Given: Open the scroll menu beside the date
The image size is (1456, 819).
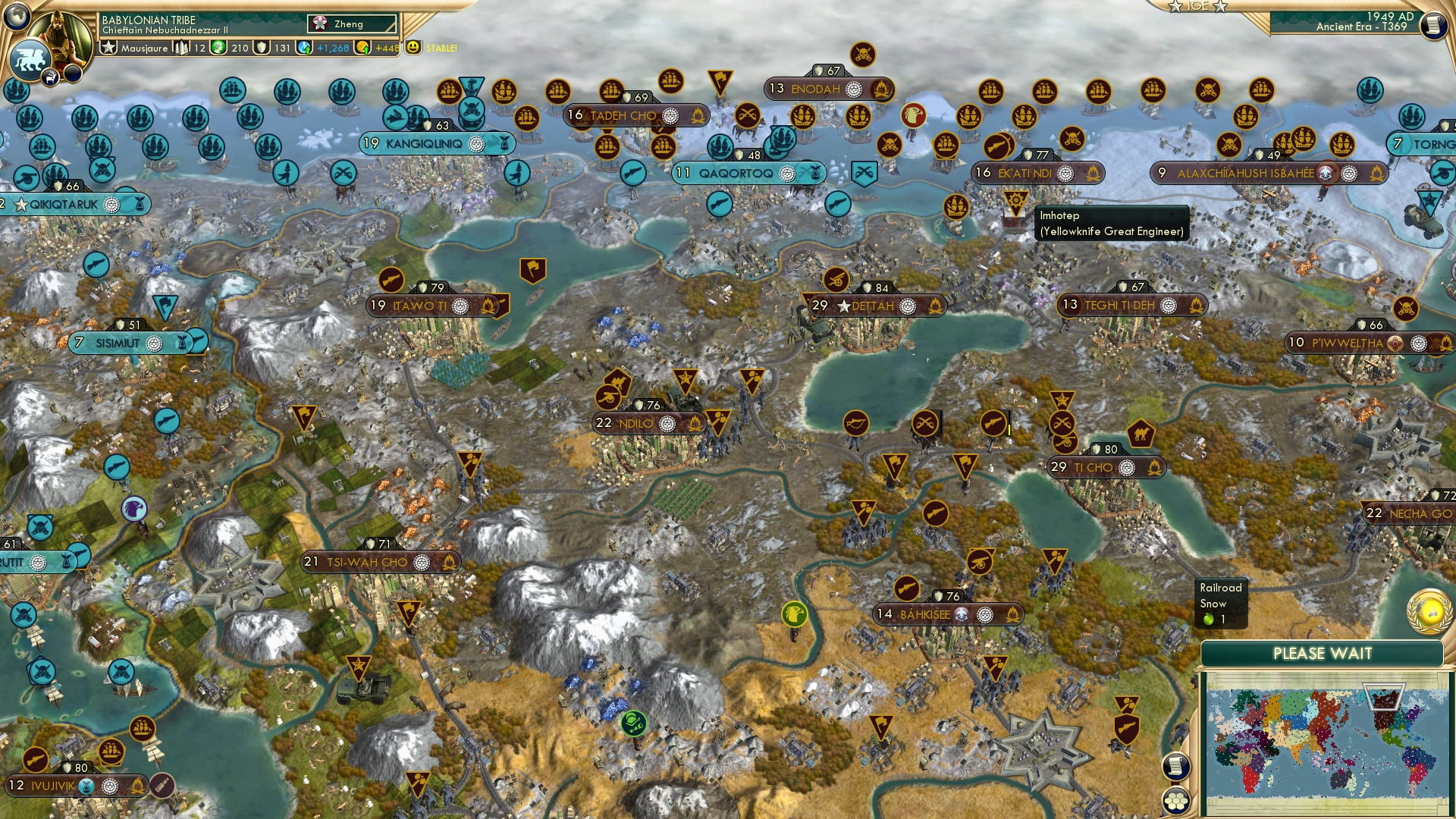Looking at the screenshot, I should [1432, 25].
